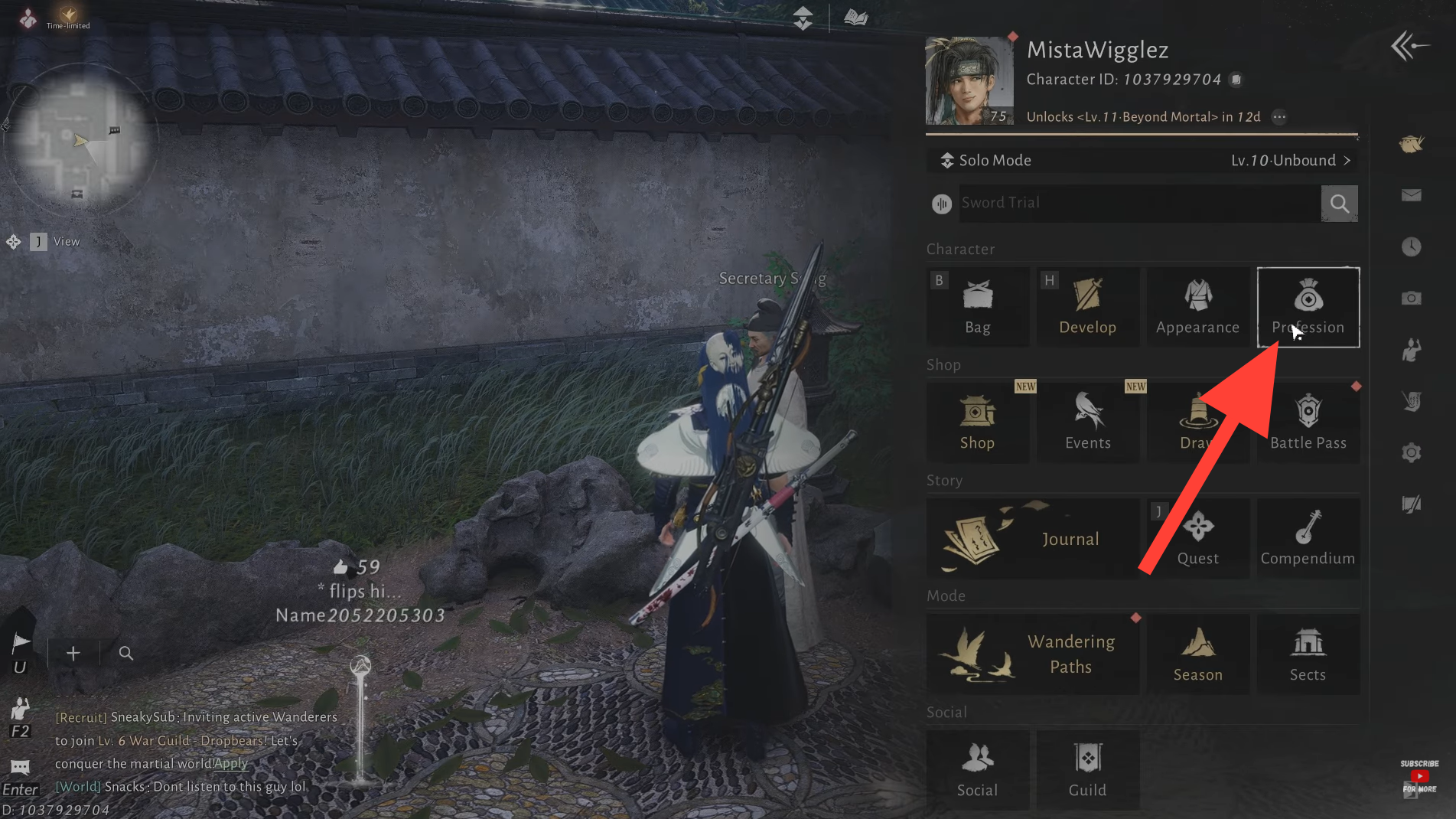Click the magnifying glass search button
The image size is (1456, 819).
click(1339, 204)
